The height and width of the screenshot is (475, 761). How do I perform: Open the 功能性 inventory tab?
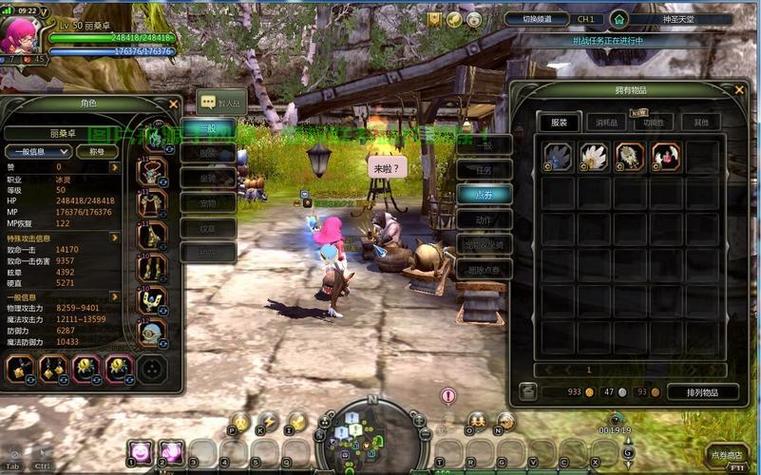point(654,122)
